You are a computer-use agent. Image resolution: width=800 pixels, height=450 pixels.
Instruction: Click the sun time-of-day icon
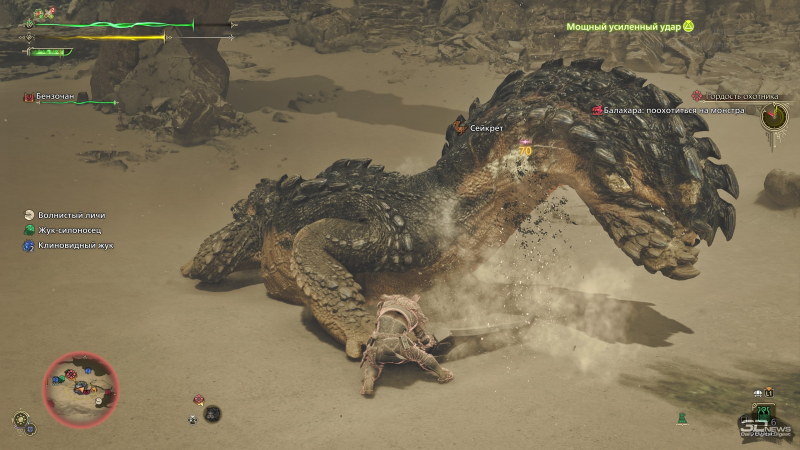tap(20, 417)
